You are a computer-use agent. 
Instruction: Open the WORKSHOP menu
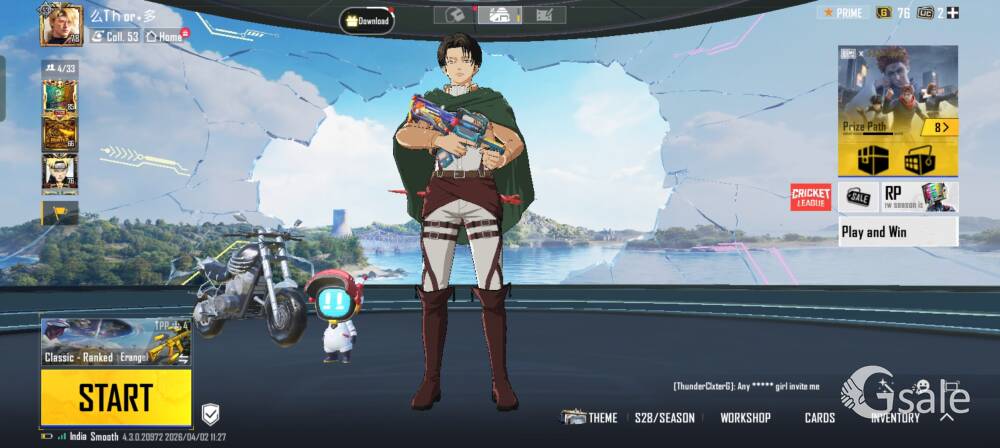745,418
